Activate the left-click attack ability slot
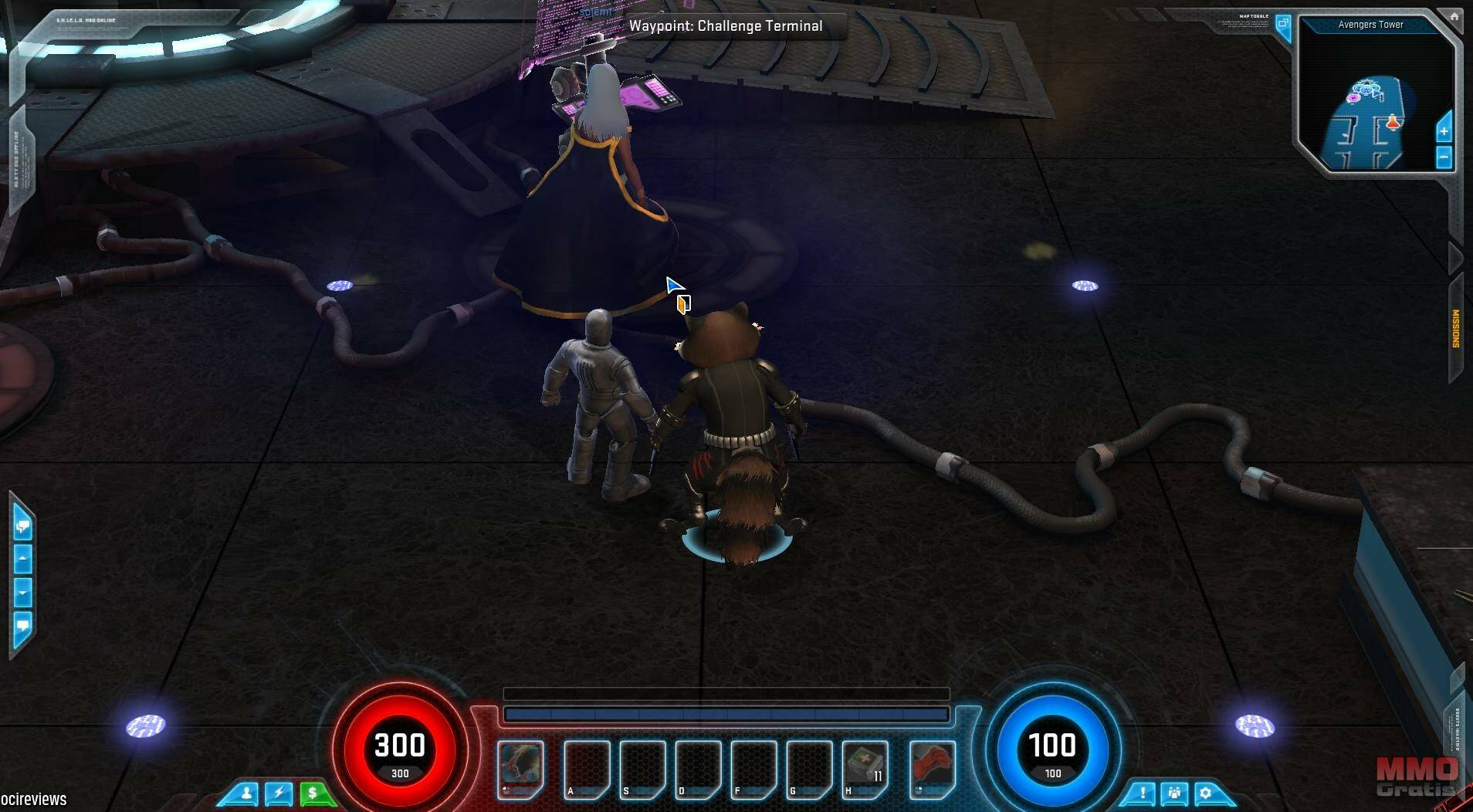This screenshot has width=1473, height=812. (x=520, y=769)
